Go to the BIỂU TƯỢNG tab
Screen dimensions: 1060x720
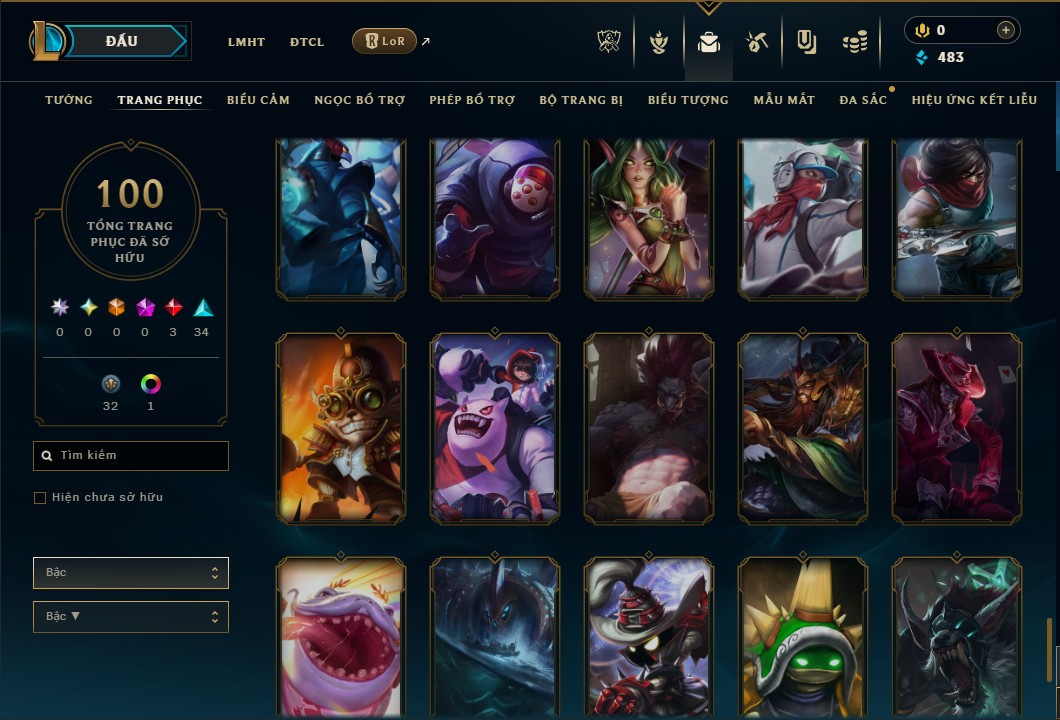[688, 100]
